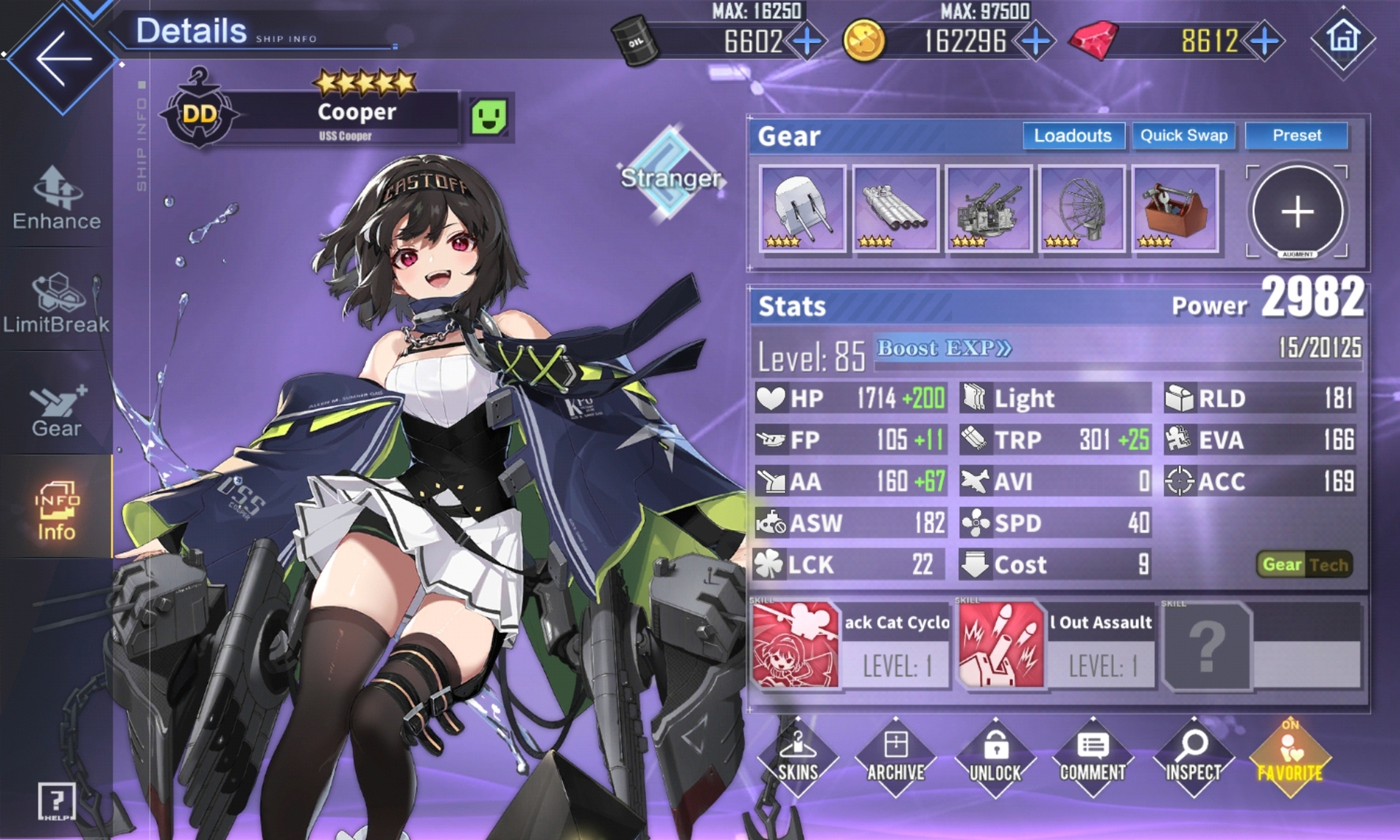Select the torpedo launcher gear slot
The width and height of the screenshot is (1400, 840).
895,209
